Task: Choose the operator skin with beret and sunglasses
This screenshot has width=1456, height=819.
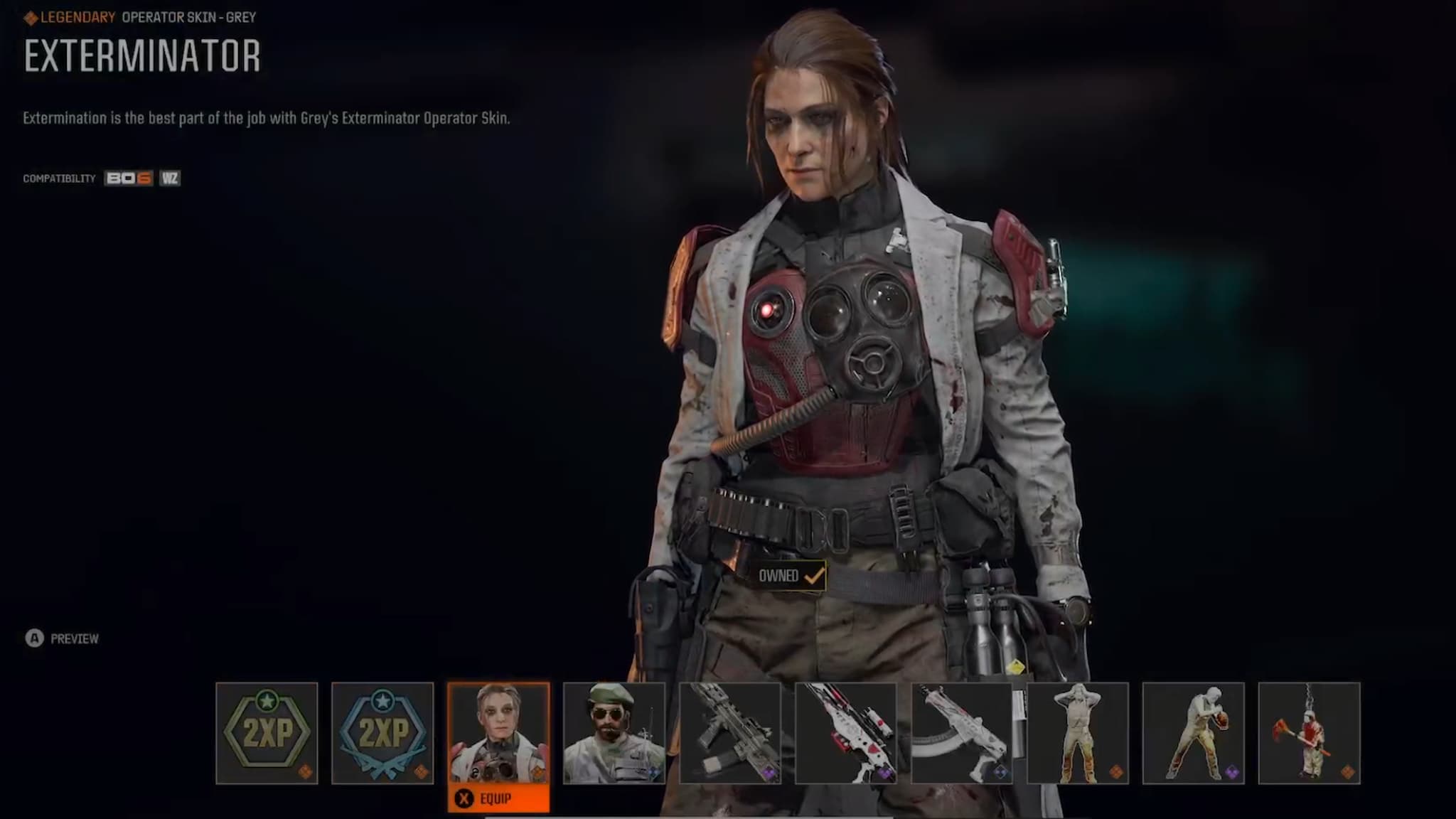Action: tap(614, 733)
